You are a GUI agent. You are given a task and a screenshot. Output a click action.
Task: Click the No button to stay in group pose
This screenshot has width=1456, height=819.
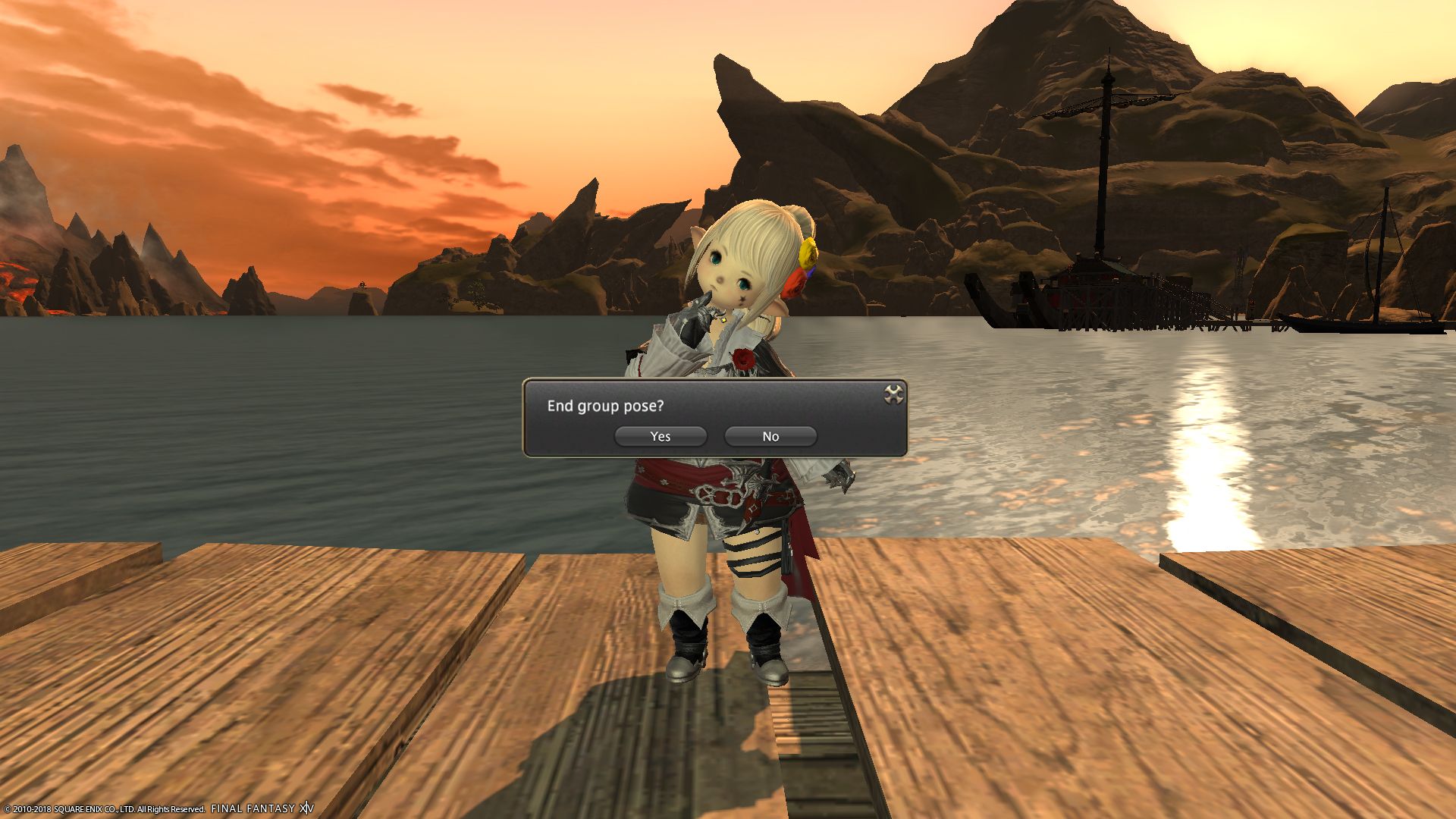[x=770, y=436]
